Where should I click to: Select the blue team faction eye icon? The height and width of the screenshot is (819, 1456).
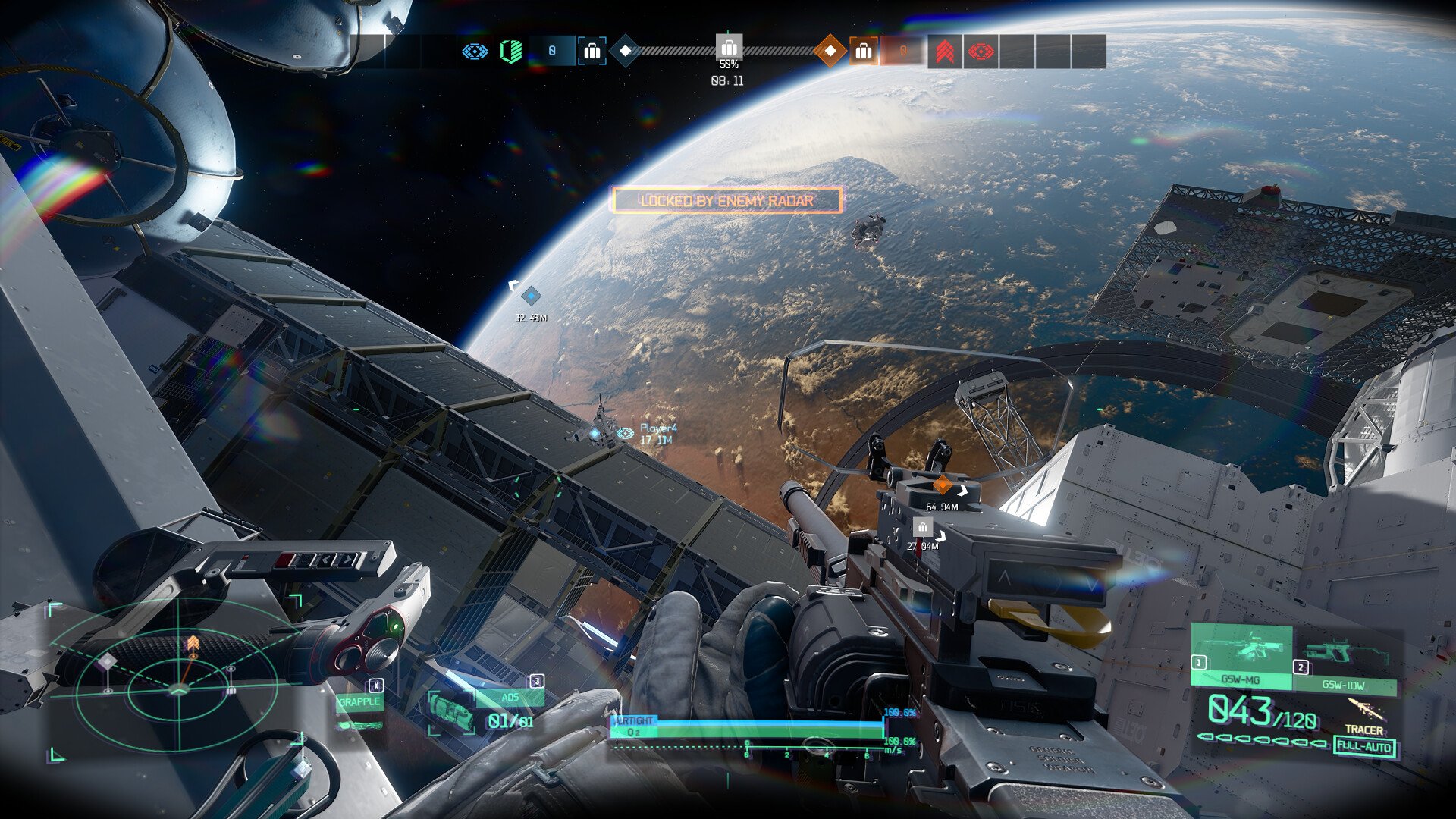click(474, 51)
